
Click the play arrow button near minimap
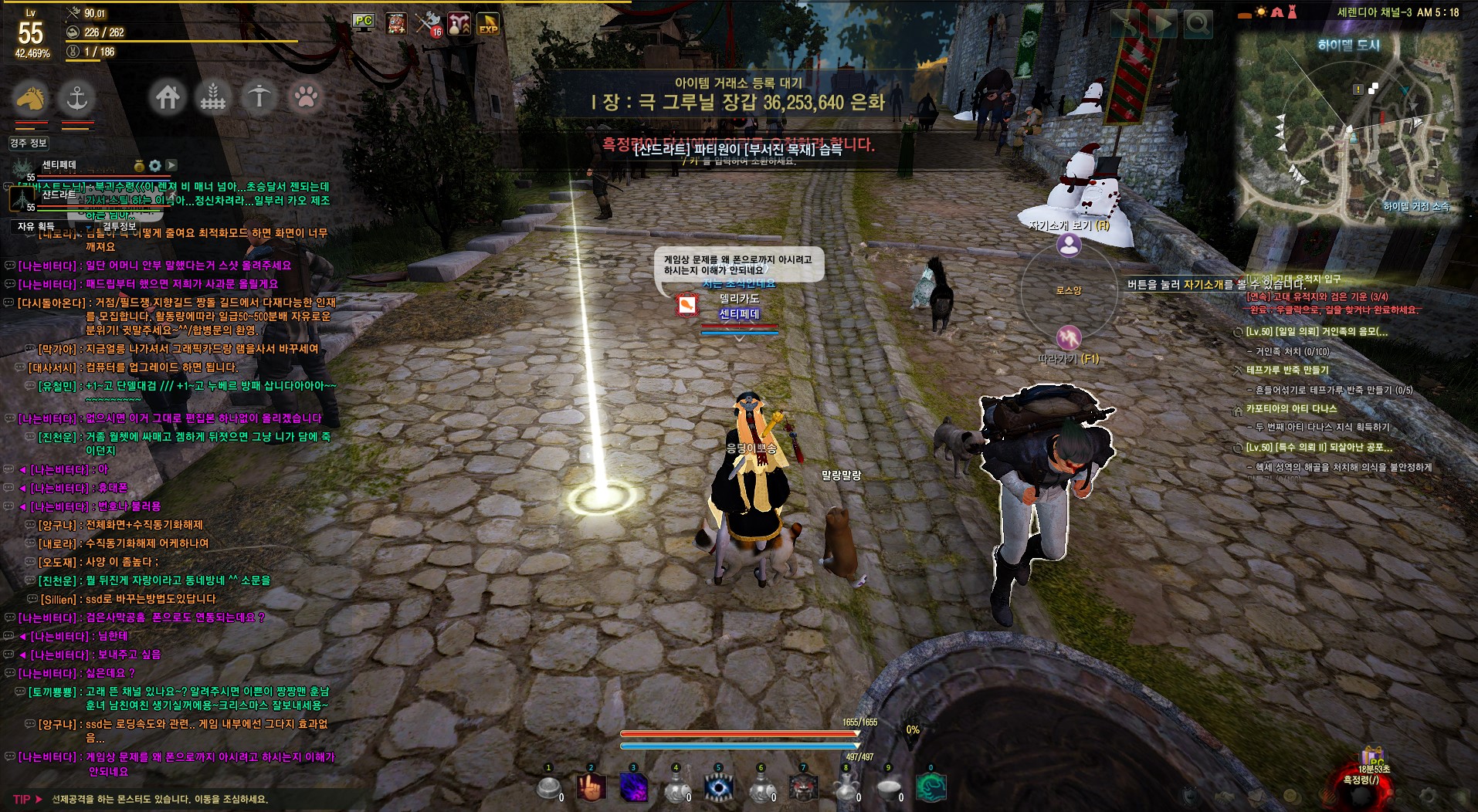coord(1161,24)
